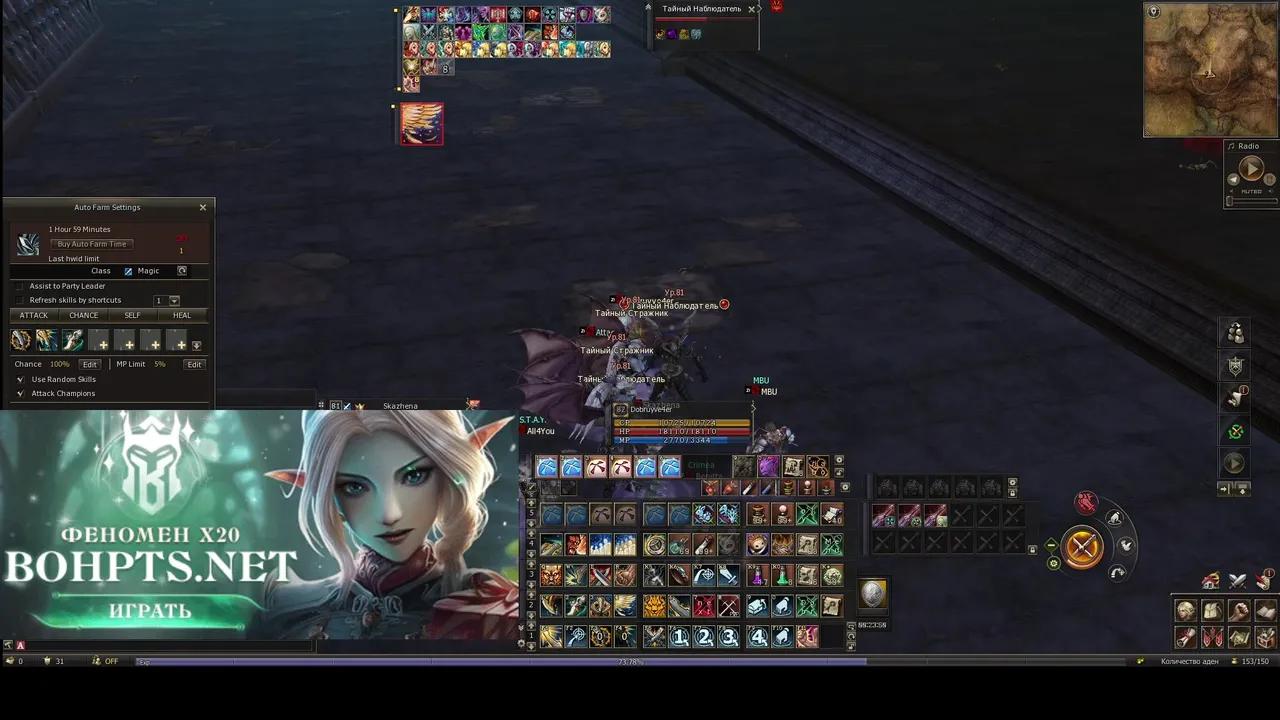Expand the skill list with the down arrow
The image size is (1280, 720).
198,343
